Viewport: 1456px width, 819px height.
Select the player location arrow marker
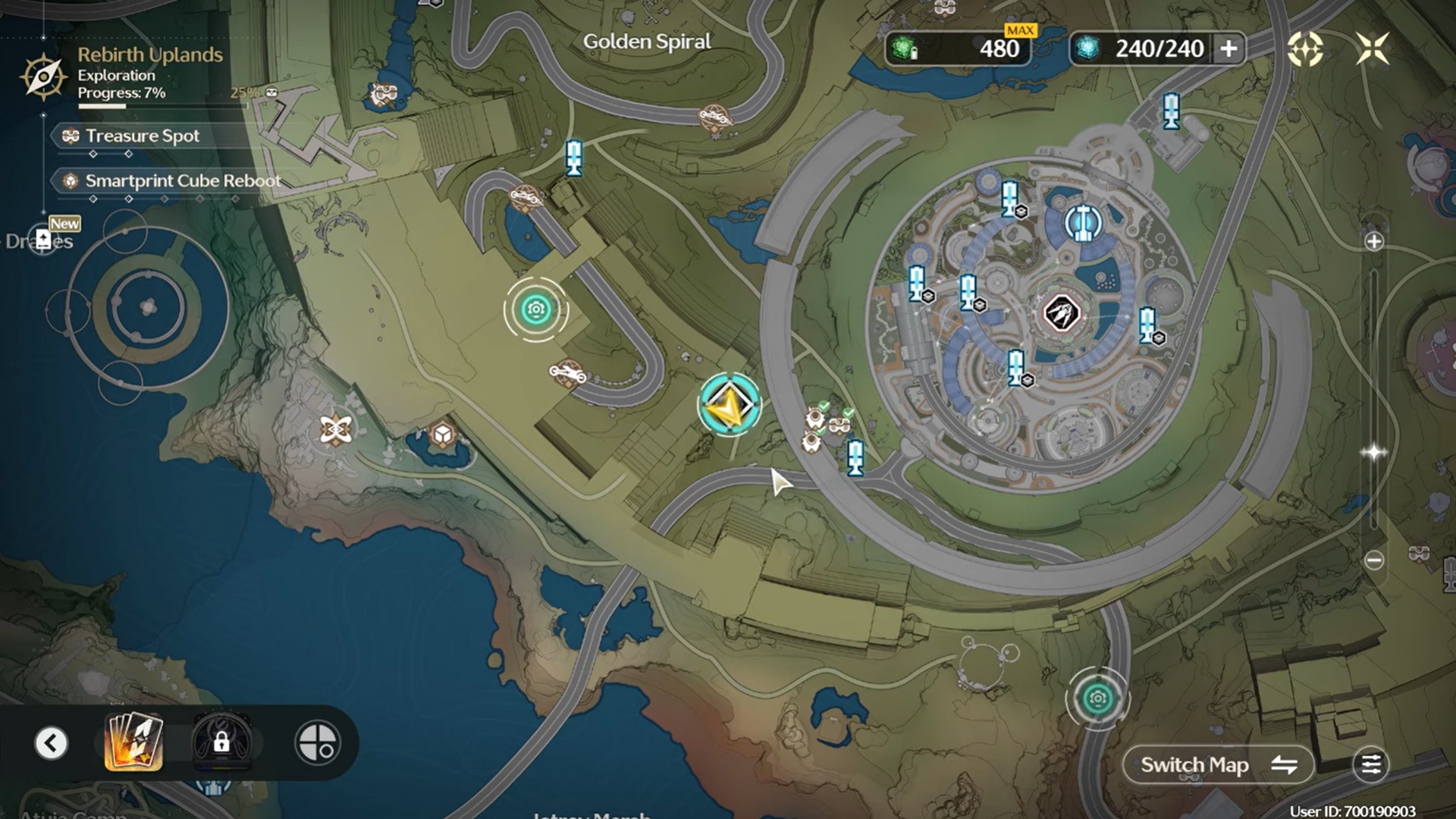730,405
